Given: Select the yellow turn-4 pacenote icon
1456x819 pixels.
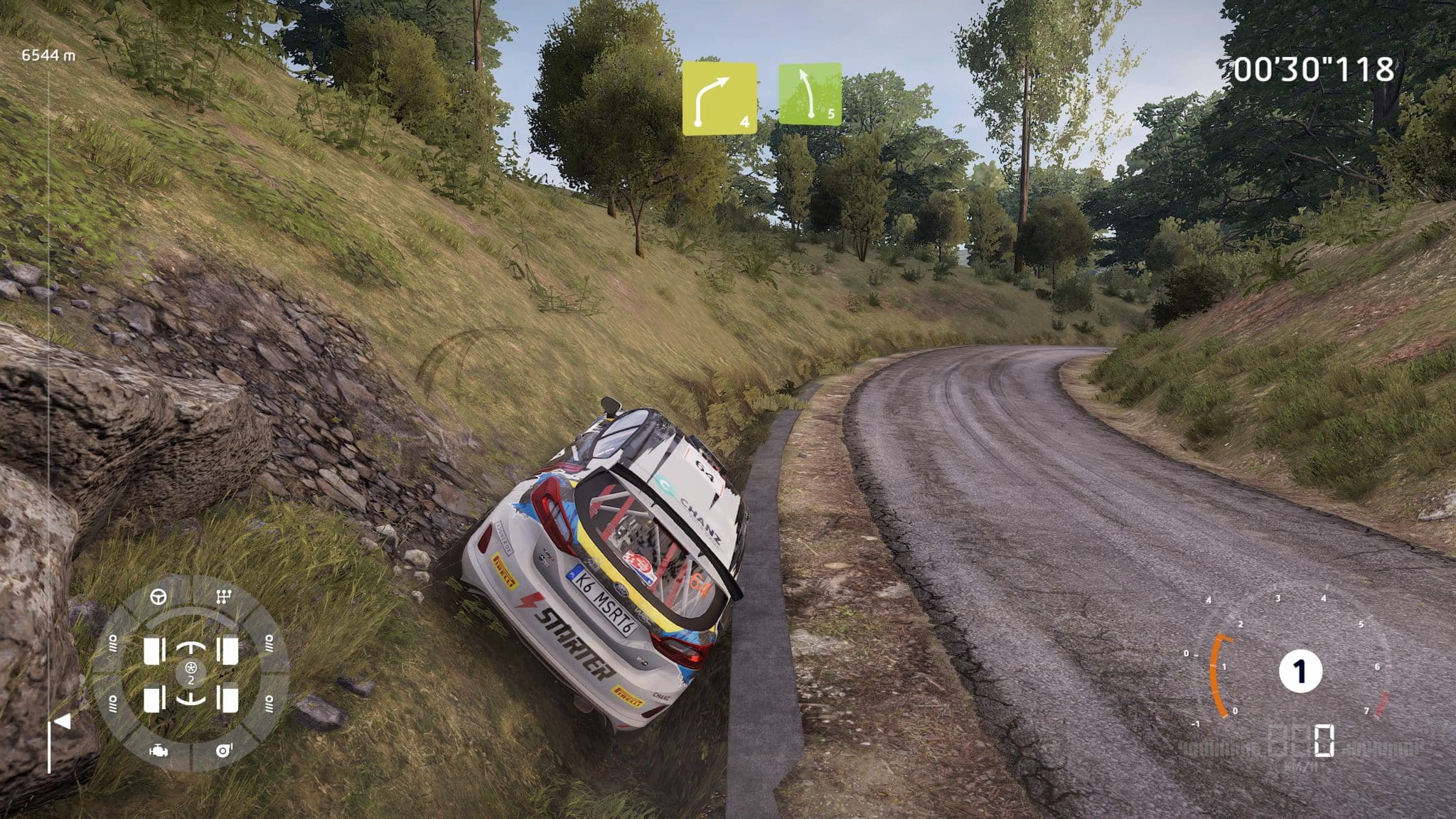Looking at the screenshot, I should tap(719, 96).
